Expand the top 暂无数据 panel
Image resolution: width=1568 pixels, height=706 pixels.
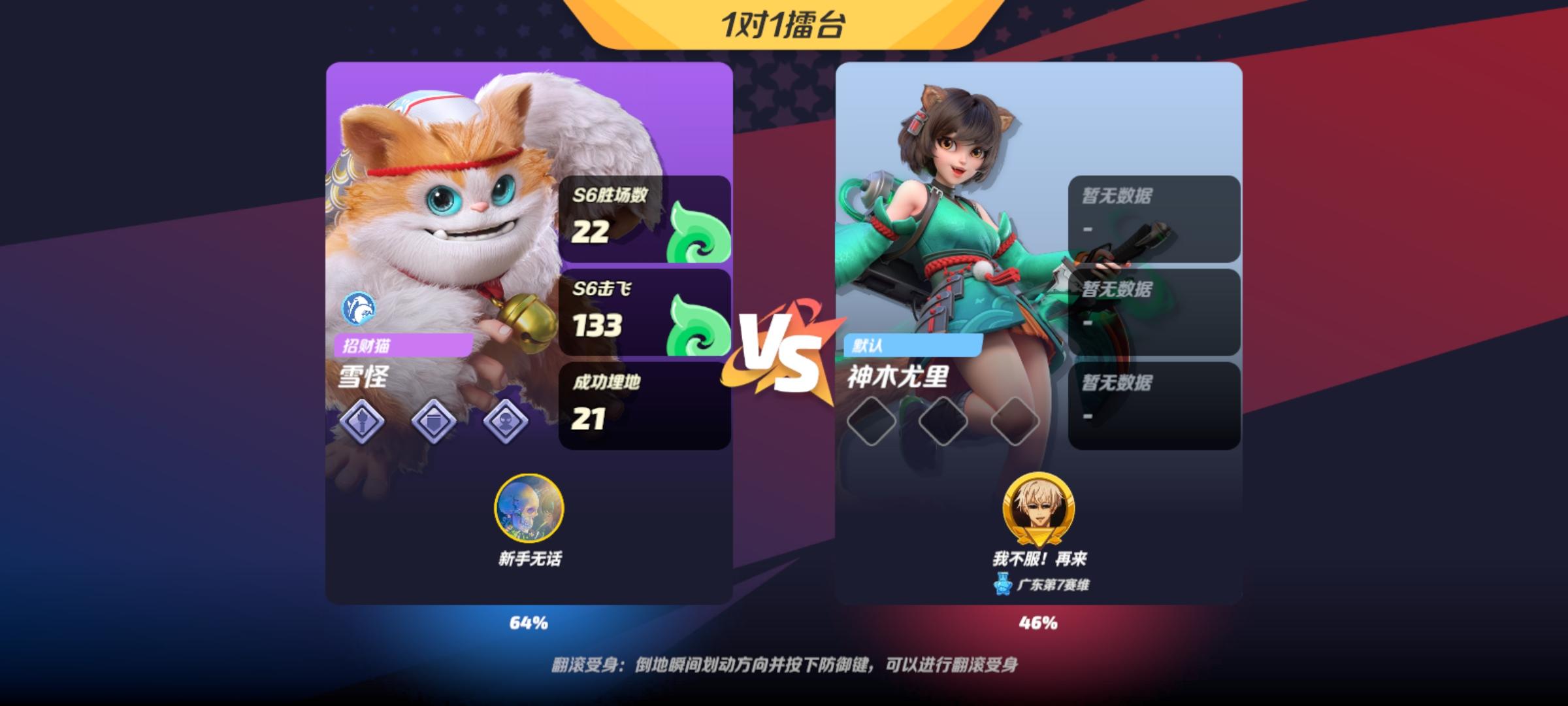tap(1155, 219)
